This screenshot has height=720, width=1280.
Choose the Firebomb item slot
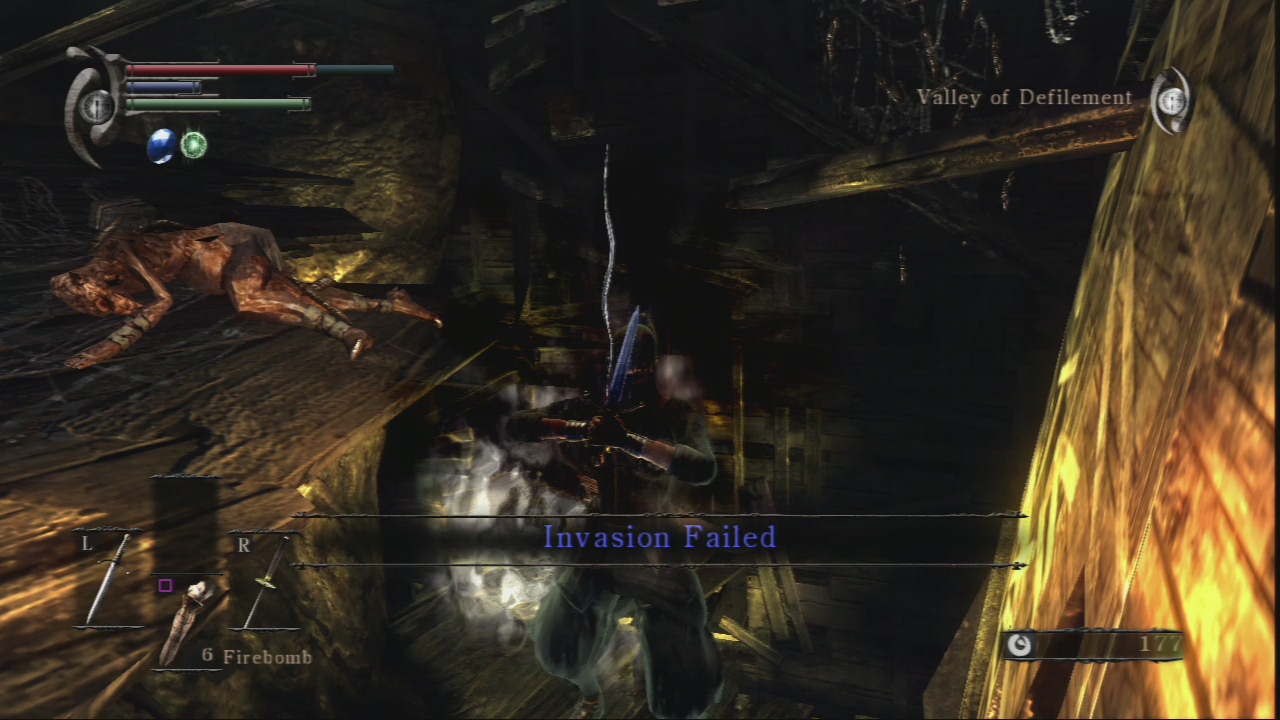point(186,622)
